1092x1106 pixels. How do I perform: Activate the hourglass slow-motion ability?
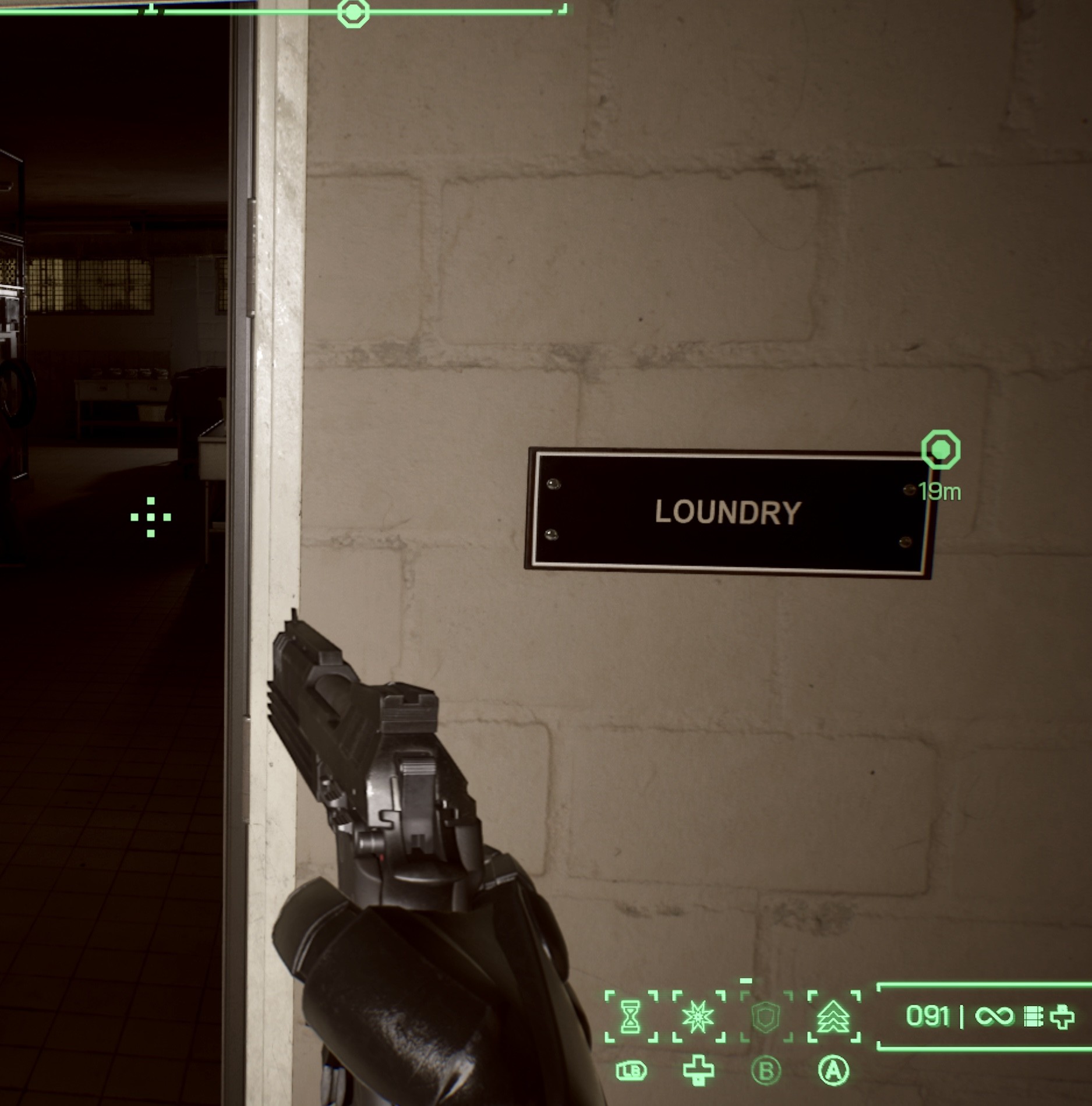click(631, 1016)
